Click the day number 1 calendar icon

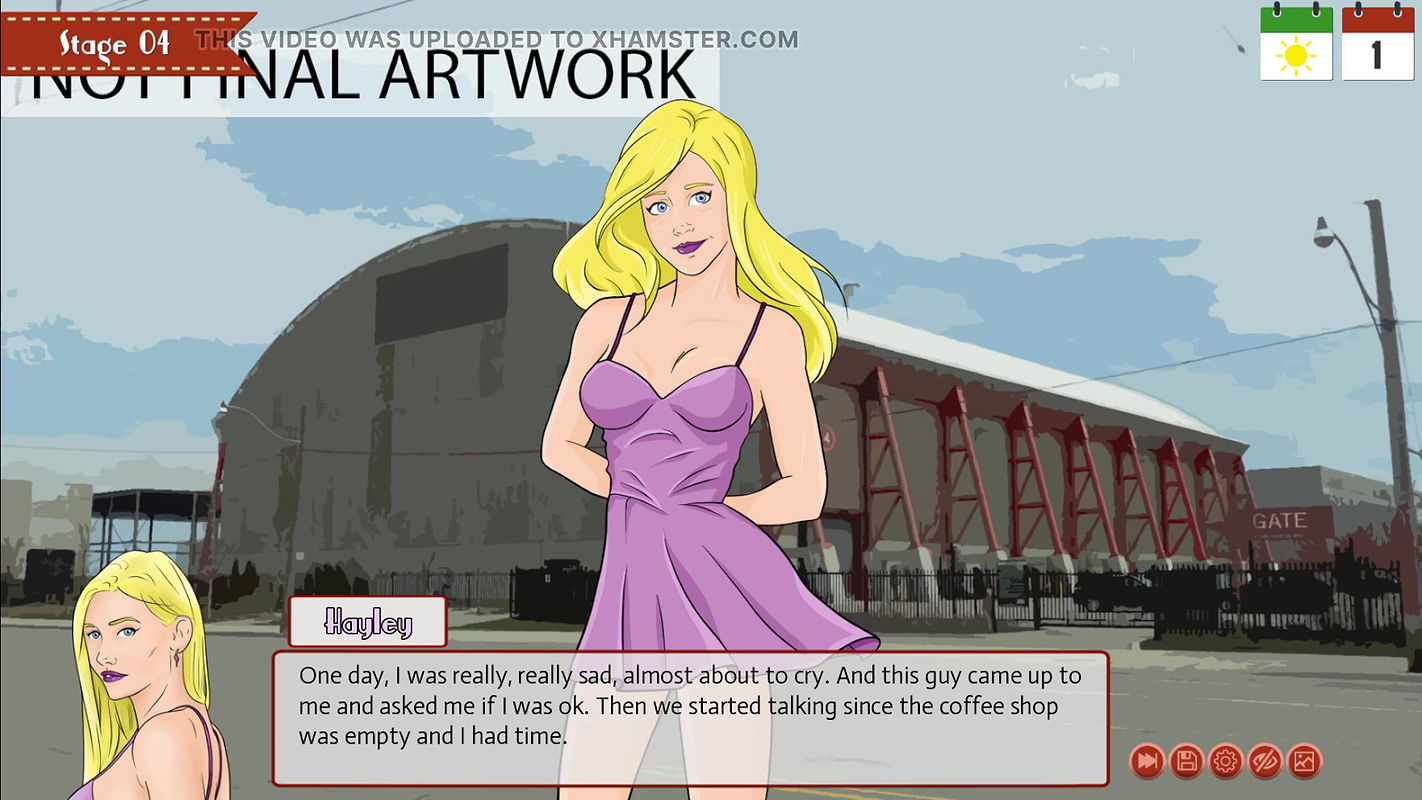coord(1377,44)
